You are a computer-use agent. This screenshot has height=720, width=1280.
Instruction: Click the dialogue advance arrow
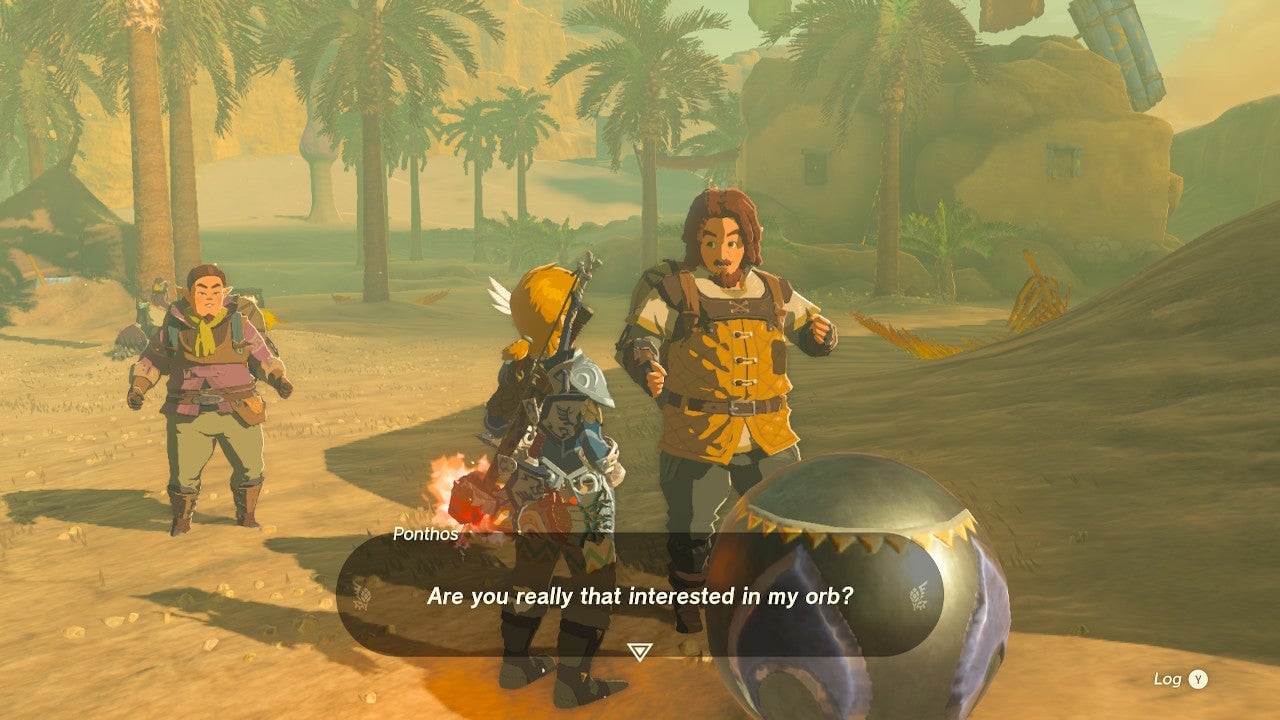(637, 651)
